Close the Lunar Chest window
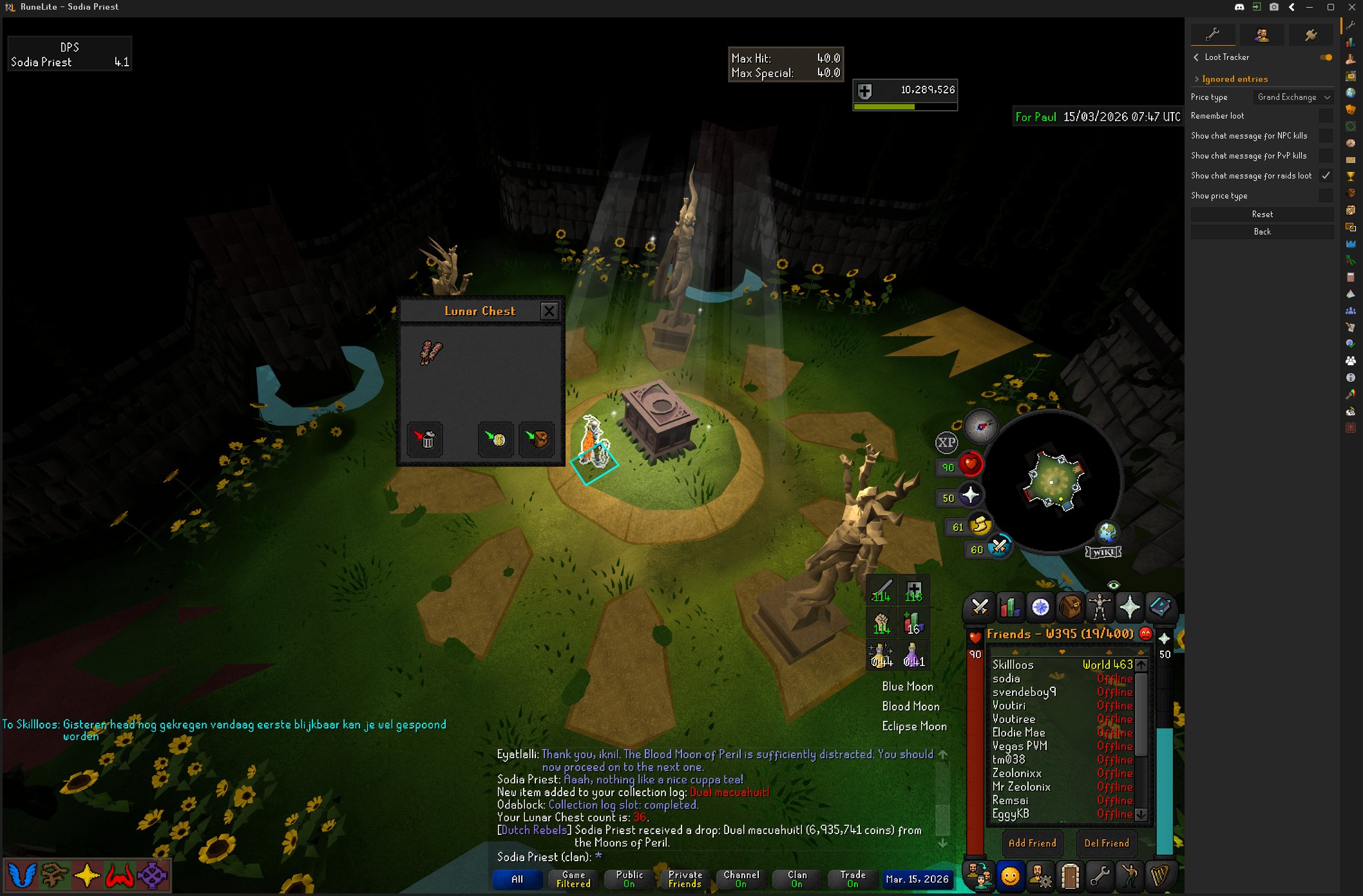 (x=549, y=312)
